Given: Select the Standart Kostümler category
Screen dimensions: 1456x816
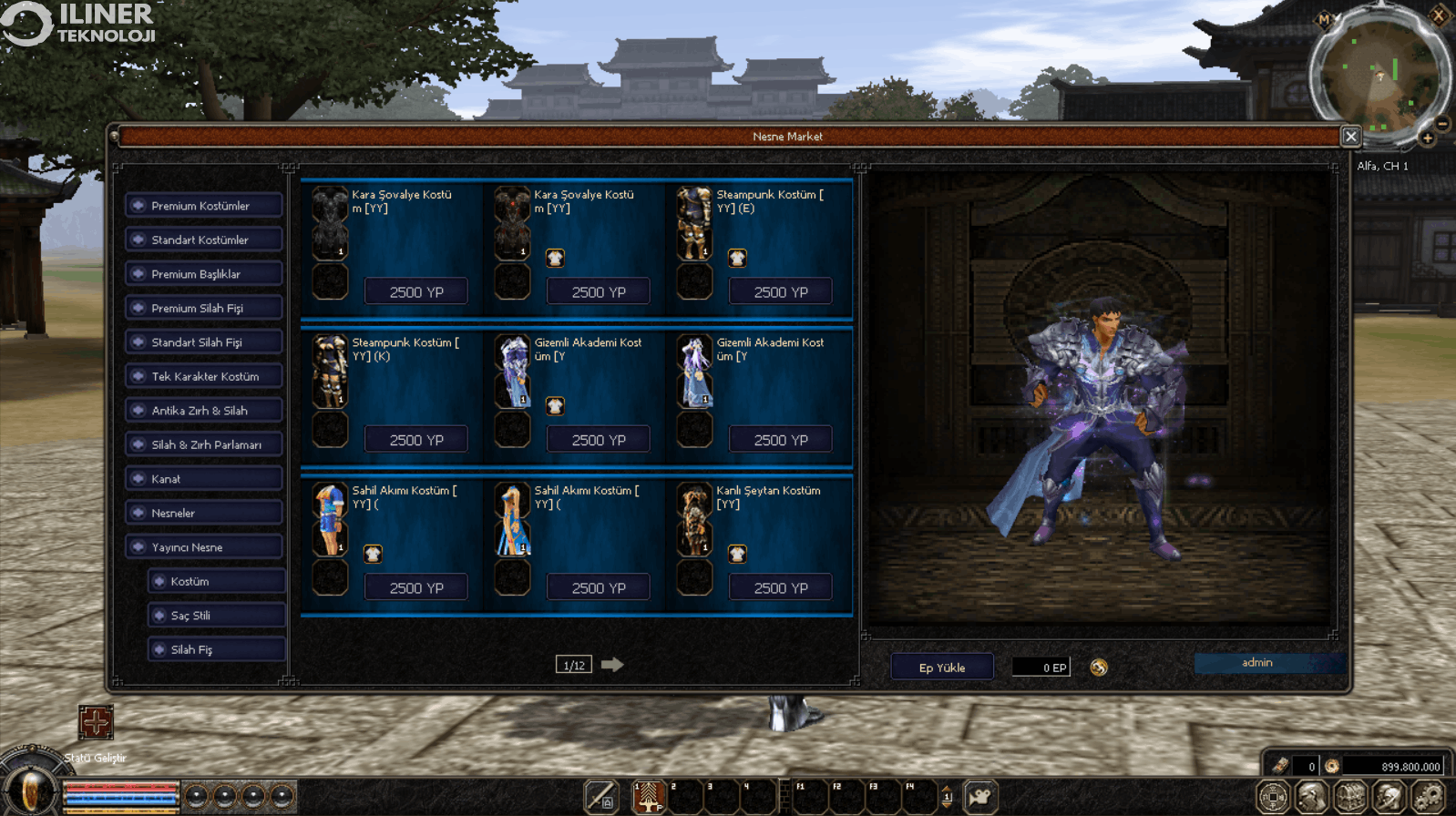Looking at the screenshot, I should (x=204, y=240).
